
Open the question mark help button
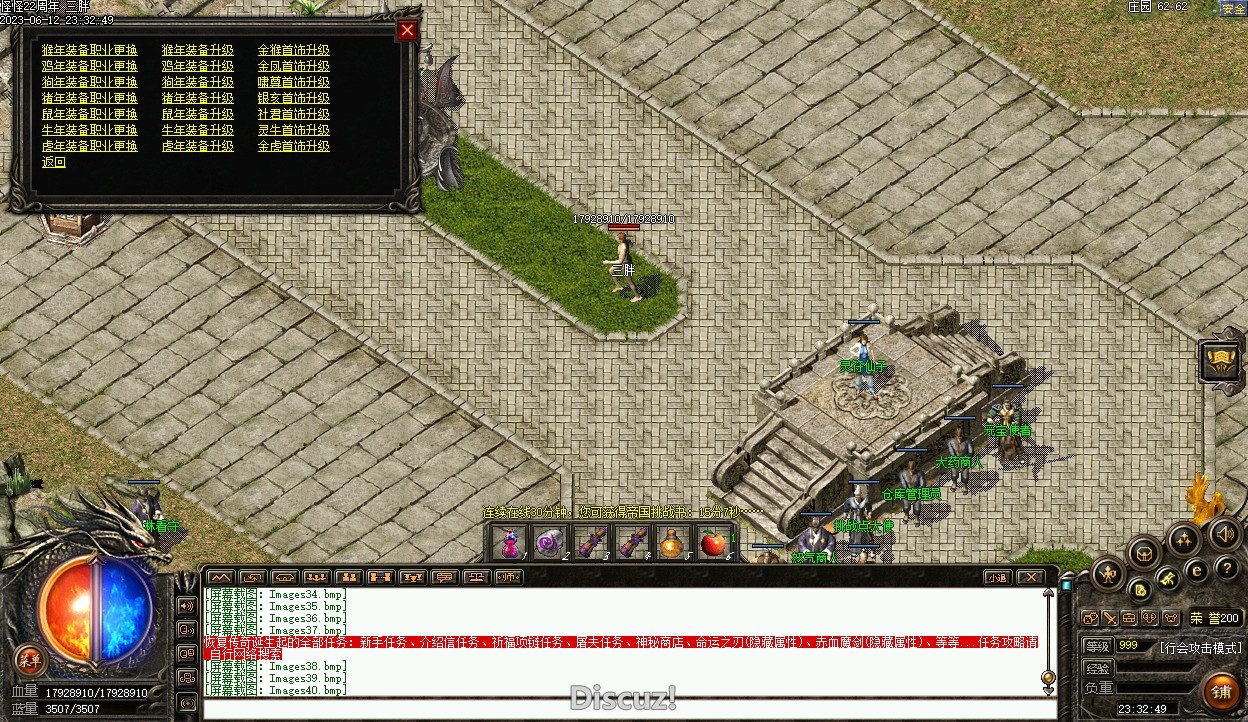[x=1226, y=568]
